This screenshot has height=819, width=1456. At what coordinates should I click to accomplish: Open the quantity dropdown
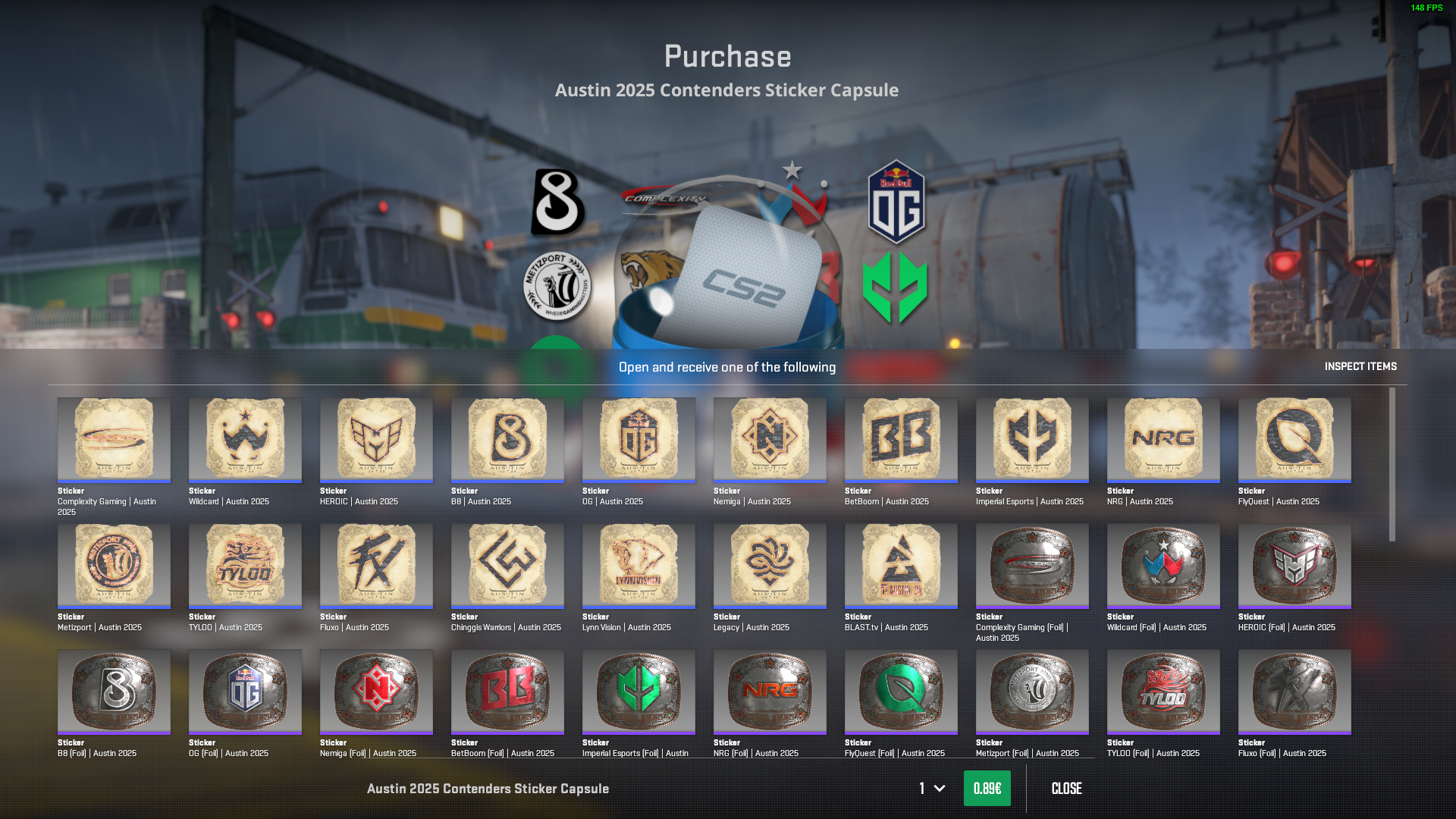932,789
